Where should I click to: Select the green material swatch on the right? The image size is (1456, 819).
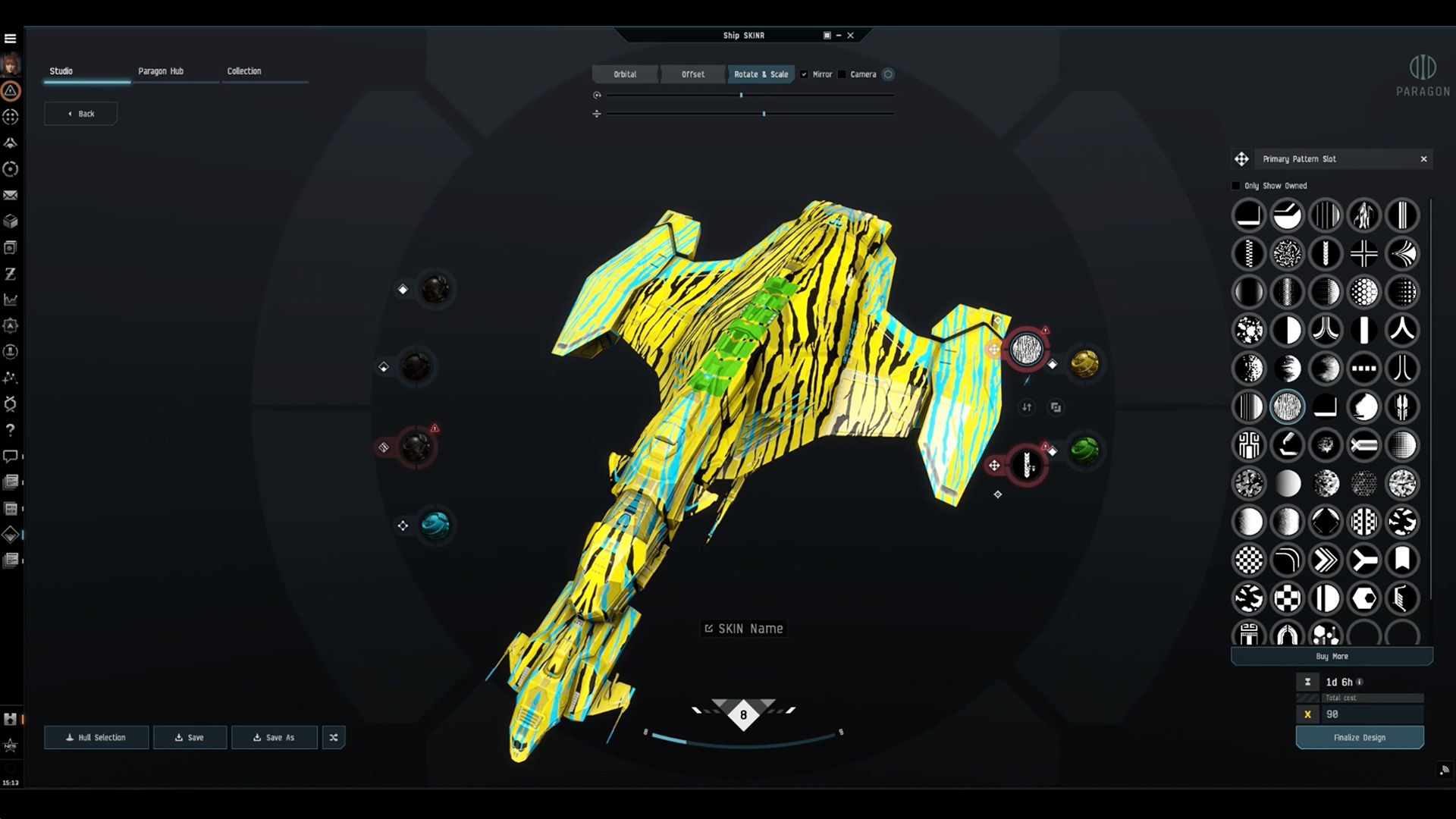click(x=1084, y=450)
